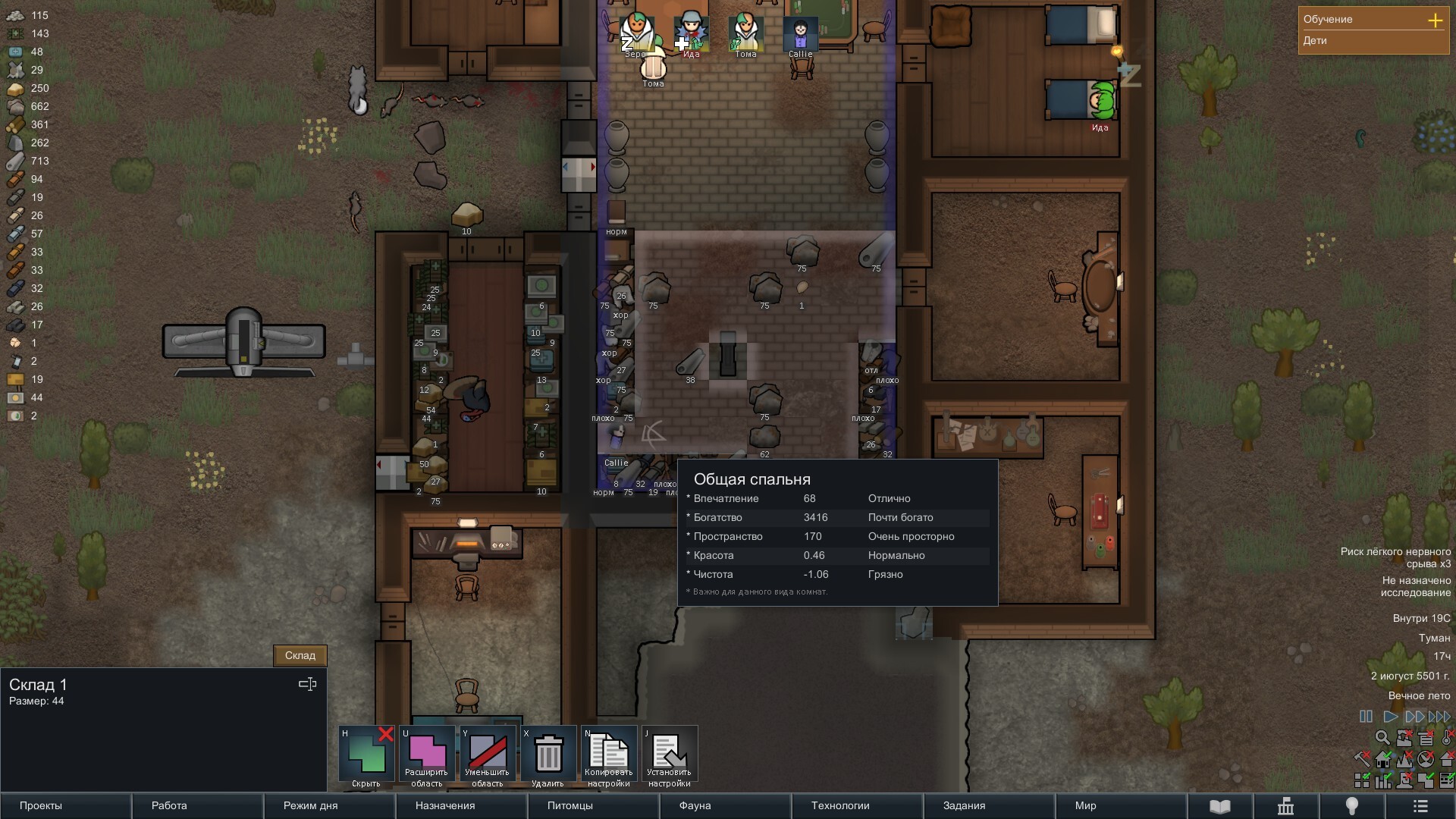The width and height of the screenshot is (1456, 819).
Task: Open the Мир world map tab
Action: tap(1121, 805)
